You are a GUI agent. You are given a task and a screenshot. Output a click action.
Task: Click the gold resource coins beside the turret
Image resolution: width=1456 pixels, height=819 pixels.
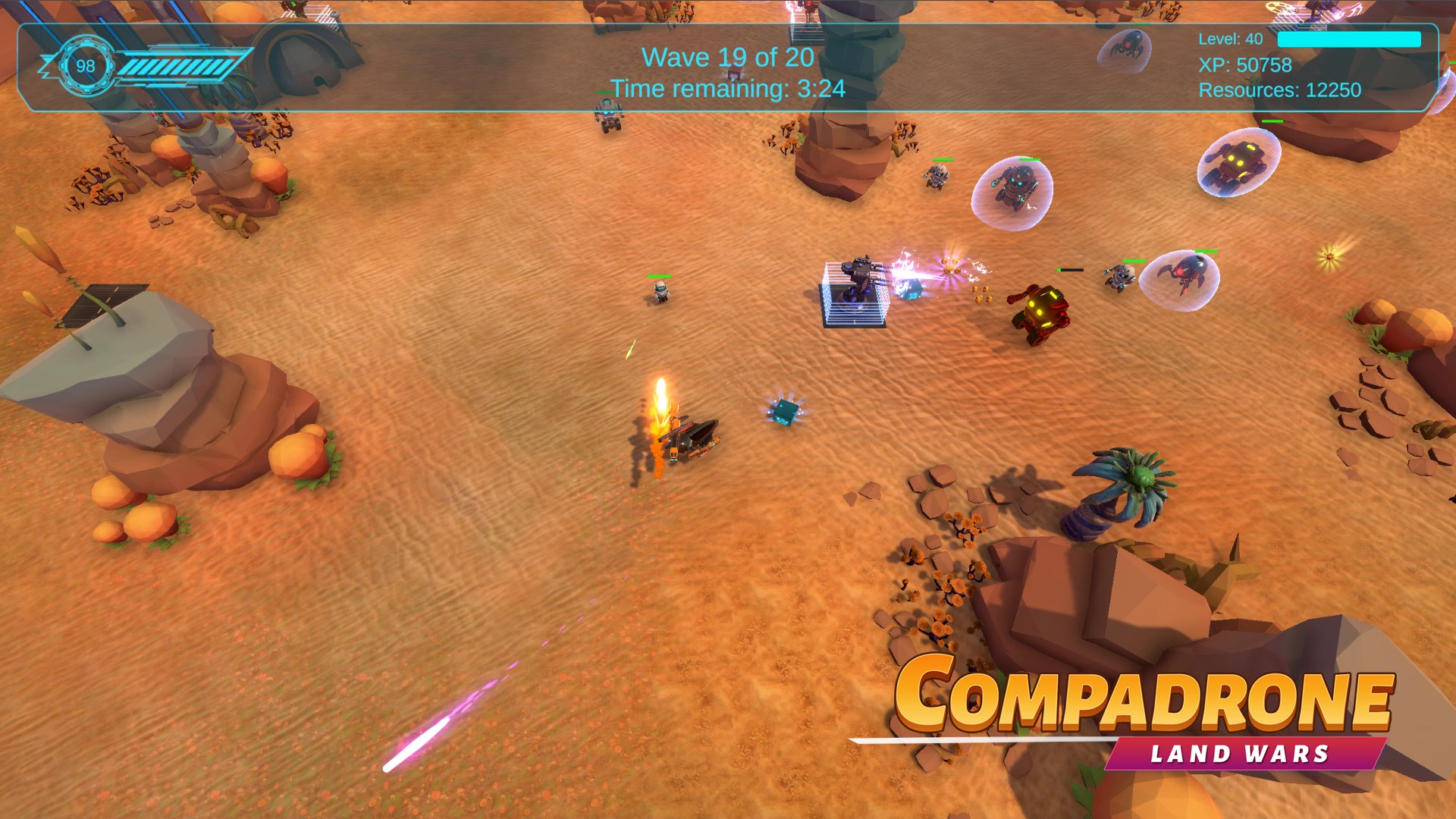981,296
